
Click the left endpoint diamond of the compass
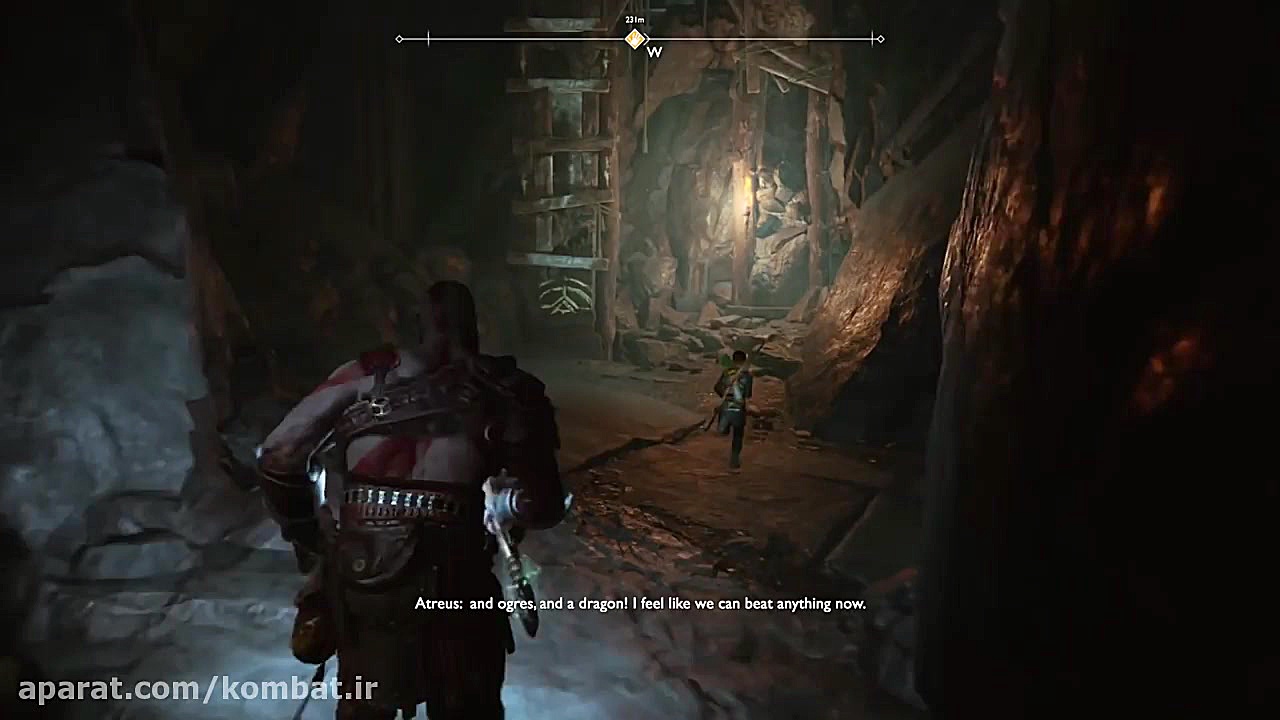tap(399, 38)
